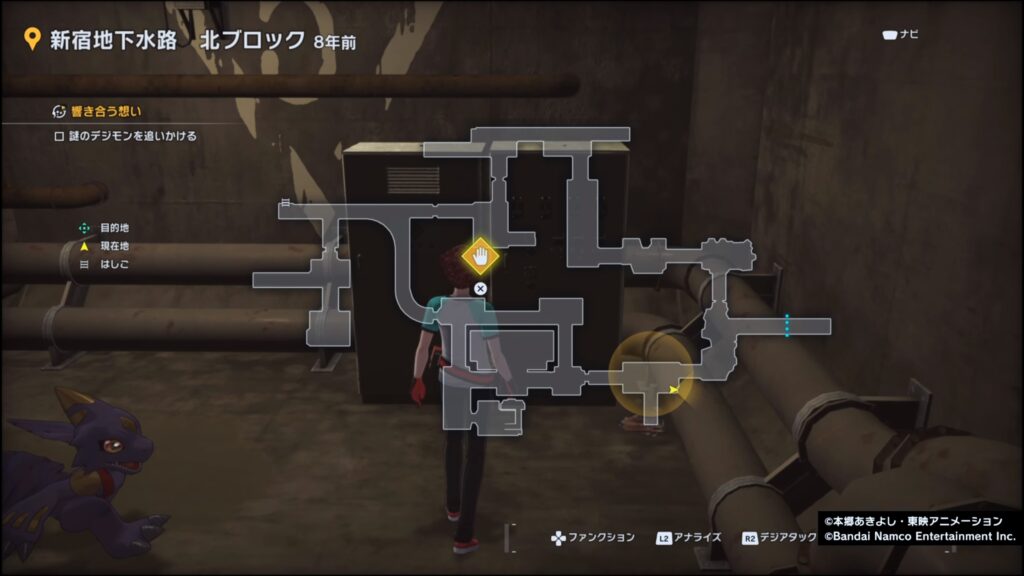Select the 現在地 legend entry

pyautogui.click(x=114, y=246)
